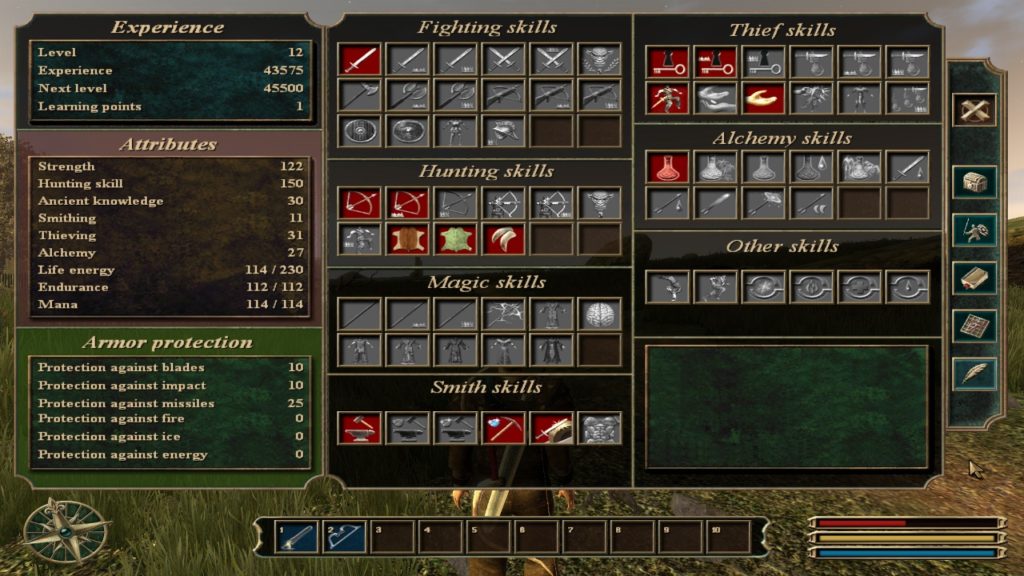Screen dimensions: 1024x576
Task: Click the brain icon in Magic skills
Action: click(x=599, y=314)
